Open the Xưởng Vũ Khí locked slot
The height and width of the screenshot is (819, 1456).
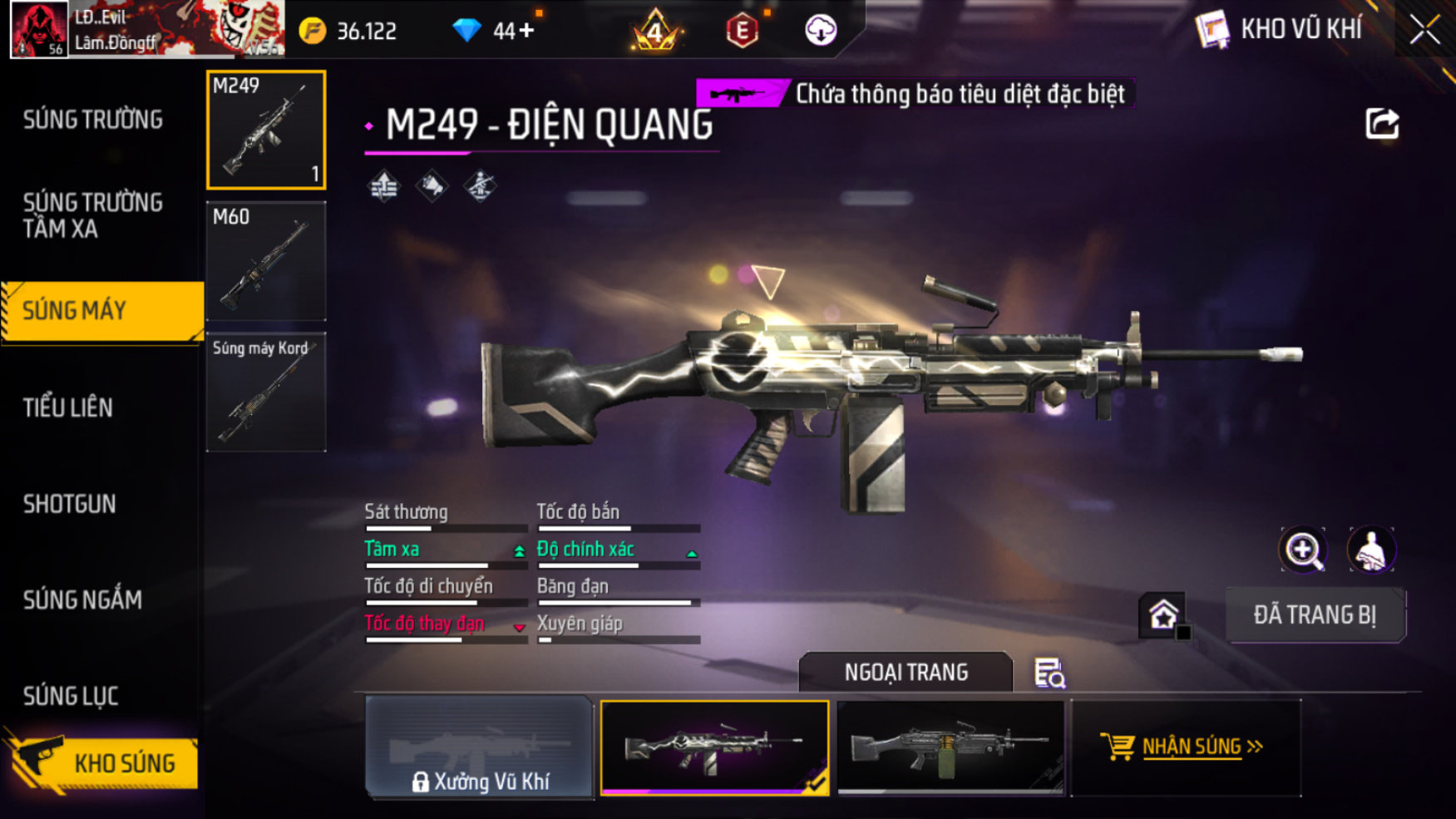(x=479, y=748)
